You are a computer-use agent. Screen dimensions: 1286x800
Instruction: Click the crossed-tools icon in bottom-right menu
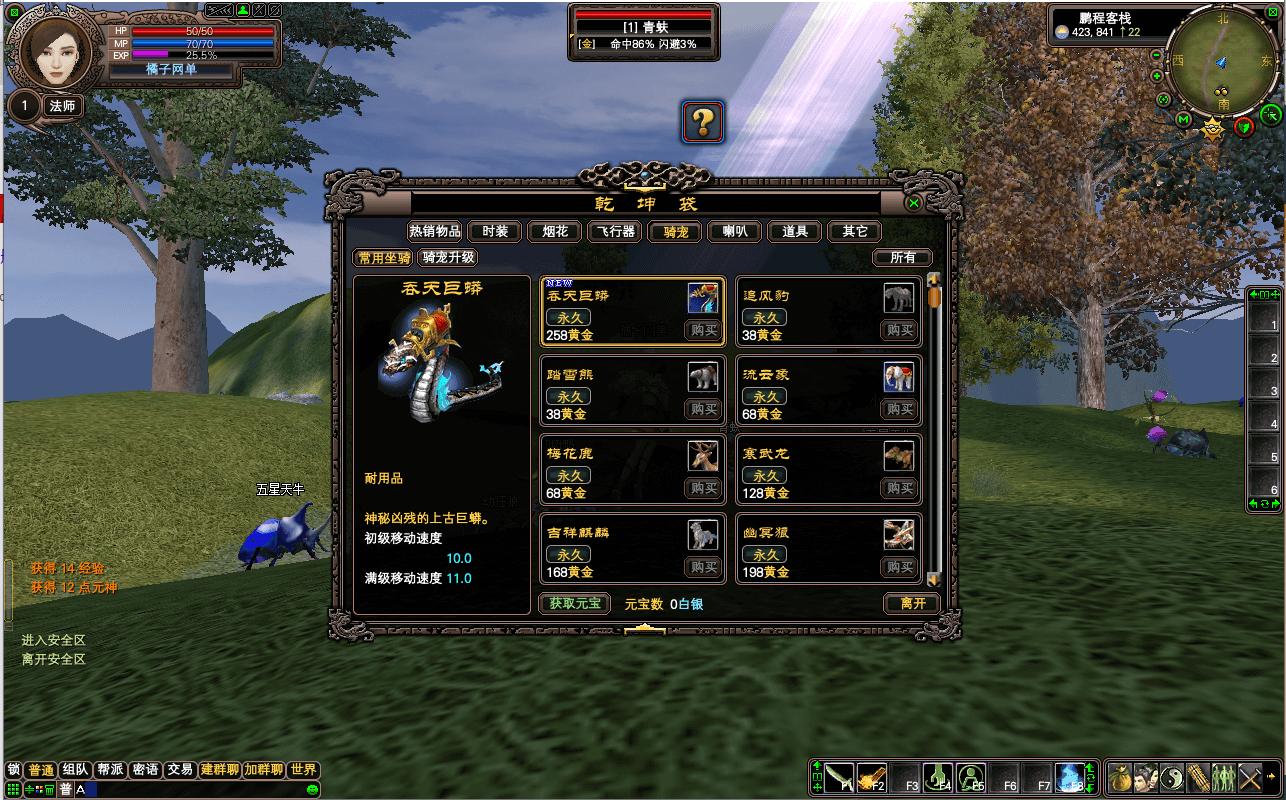click(1249, 777)
